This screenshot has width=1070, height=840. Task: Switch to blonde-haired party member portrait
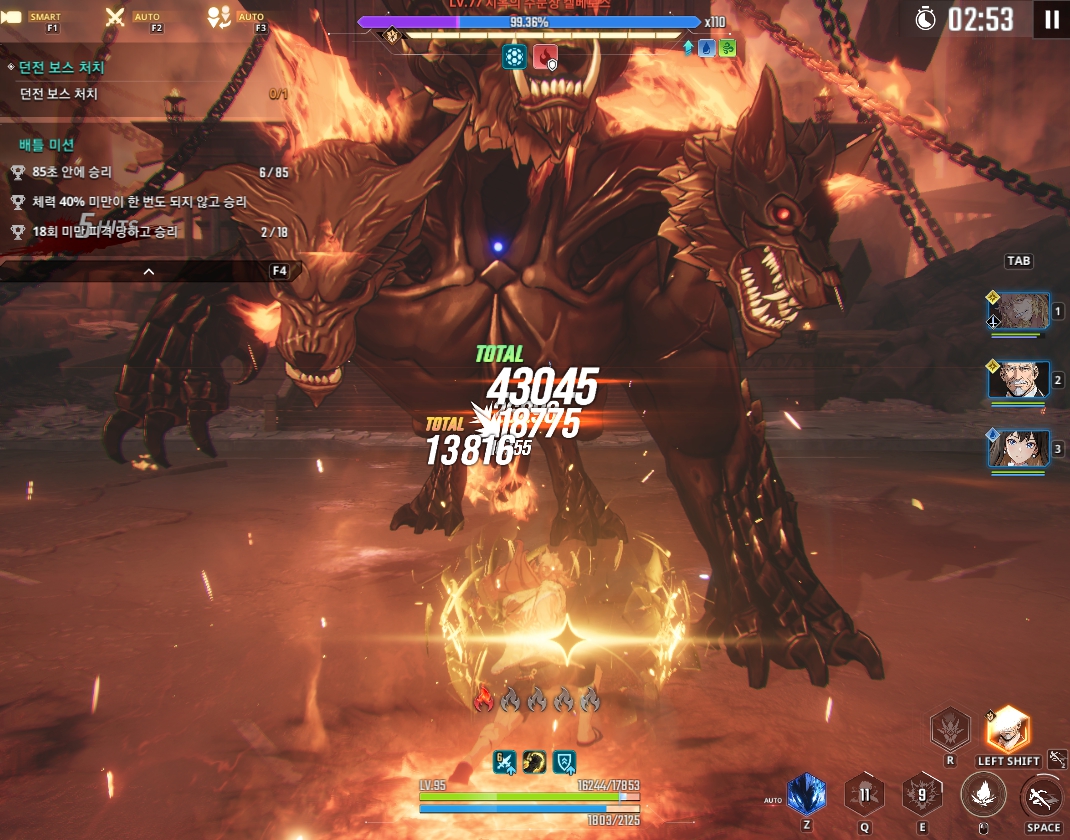[x=1018, y=311]
